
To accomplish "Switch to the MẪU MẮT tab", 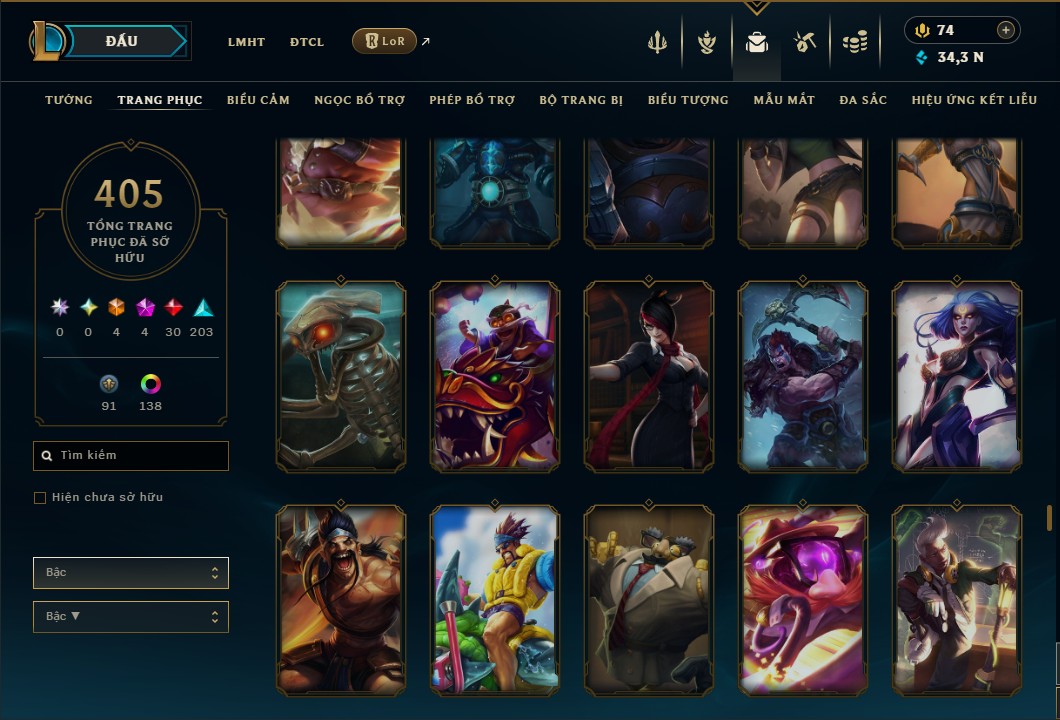I will click(x=784, y=100).
